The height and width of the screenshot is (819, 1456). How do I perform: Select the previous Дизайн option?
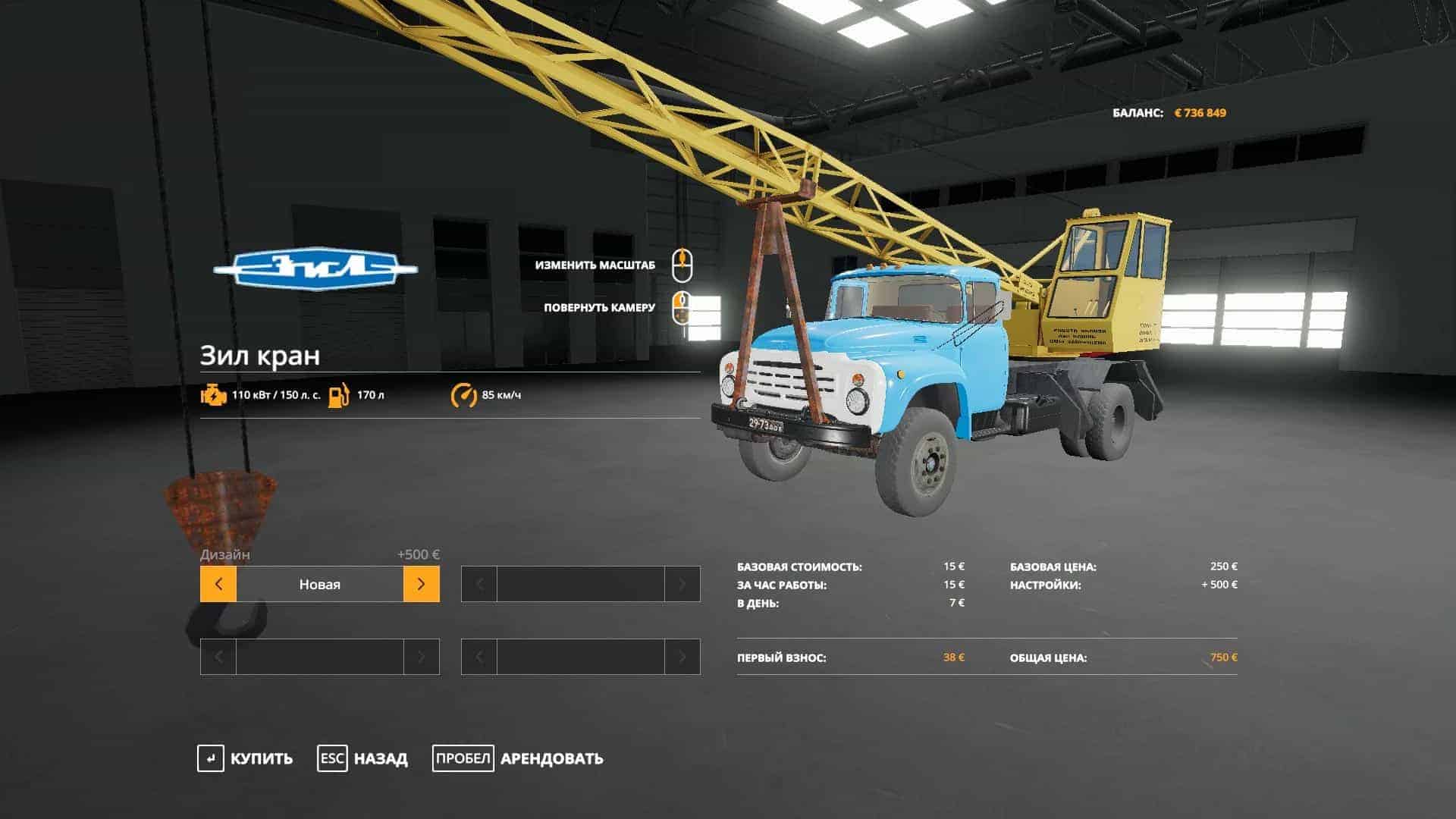click(x=218, y=585)
